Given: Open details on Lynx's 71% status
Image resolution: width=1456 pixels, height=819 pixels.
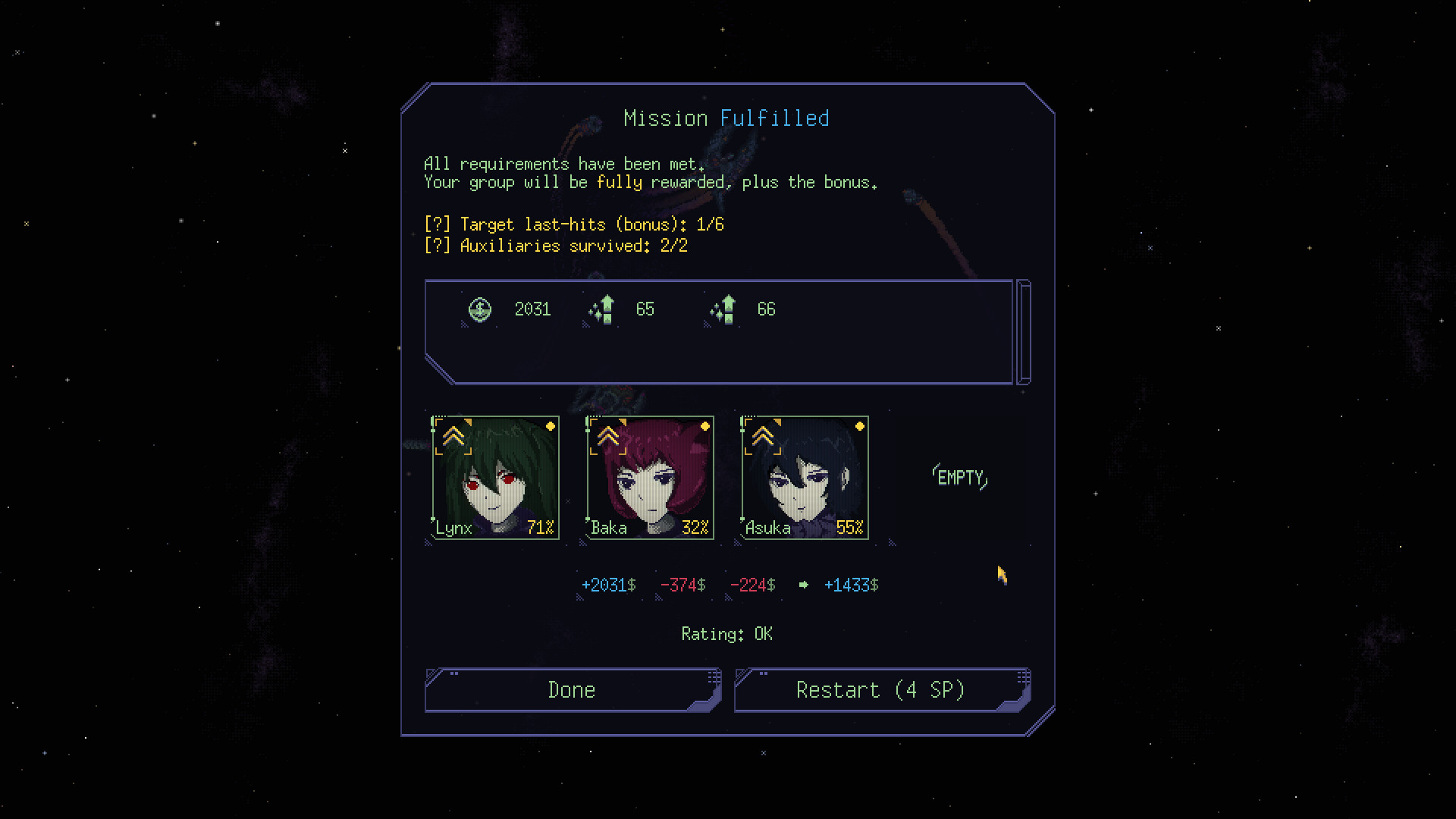Looking at the screenshot, I should click(x=541, y=527).
